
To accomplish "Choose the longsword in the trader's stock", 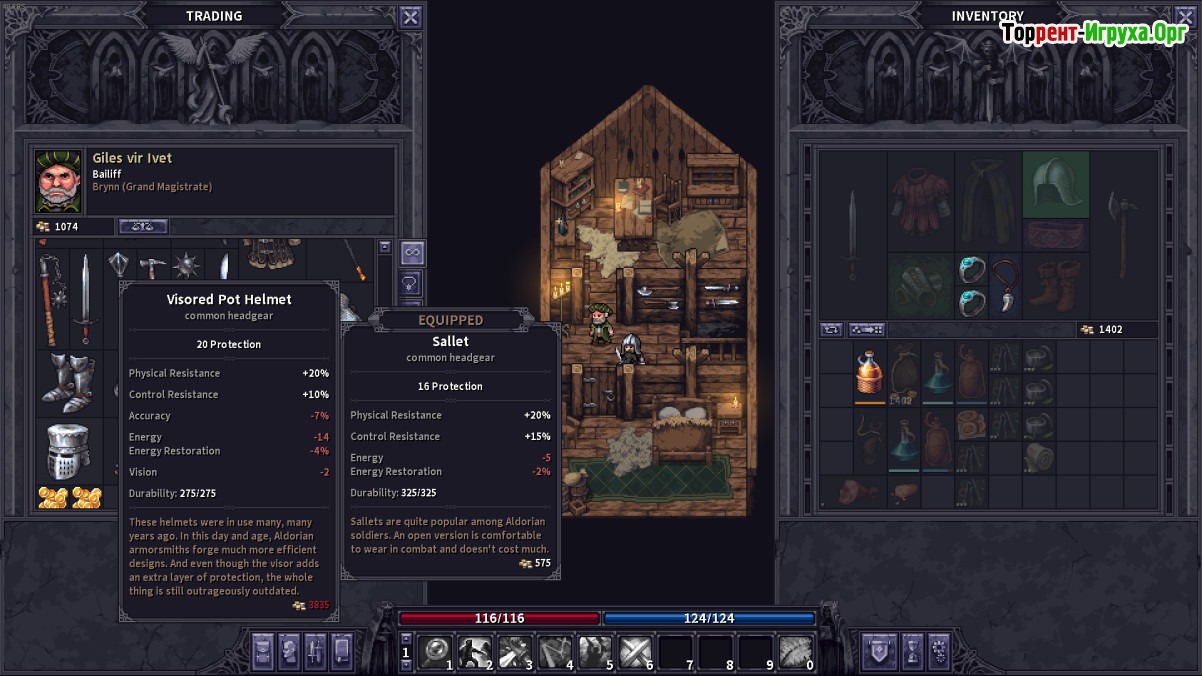I will point(86,298).
